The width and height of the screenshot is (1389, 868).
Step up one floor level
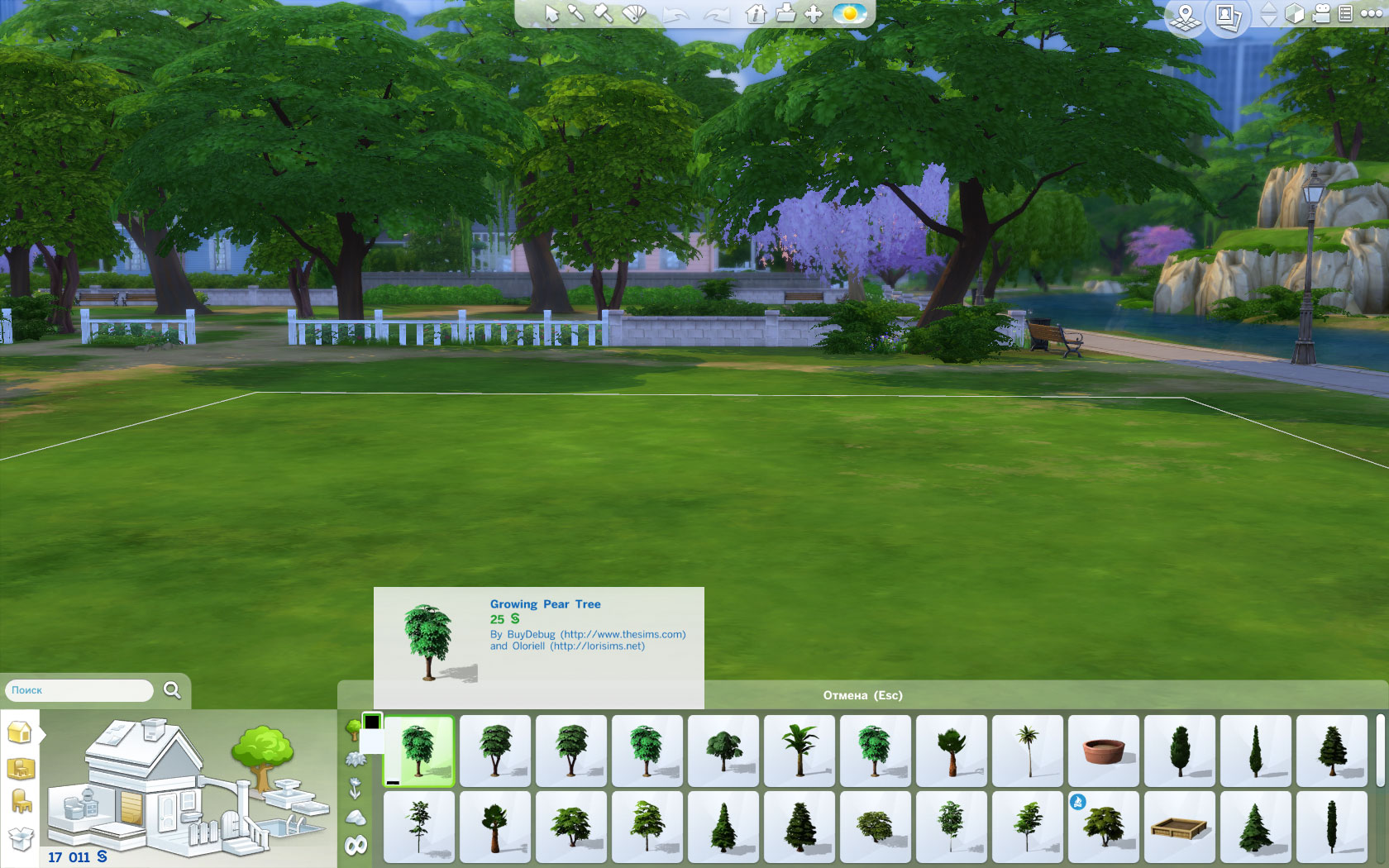click(x=1267, y=7)
